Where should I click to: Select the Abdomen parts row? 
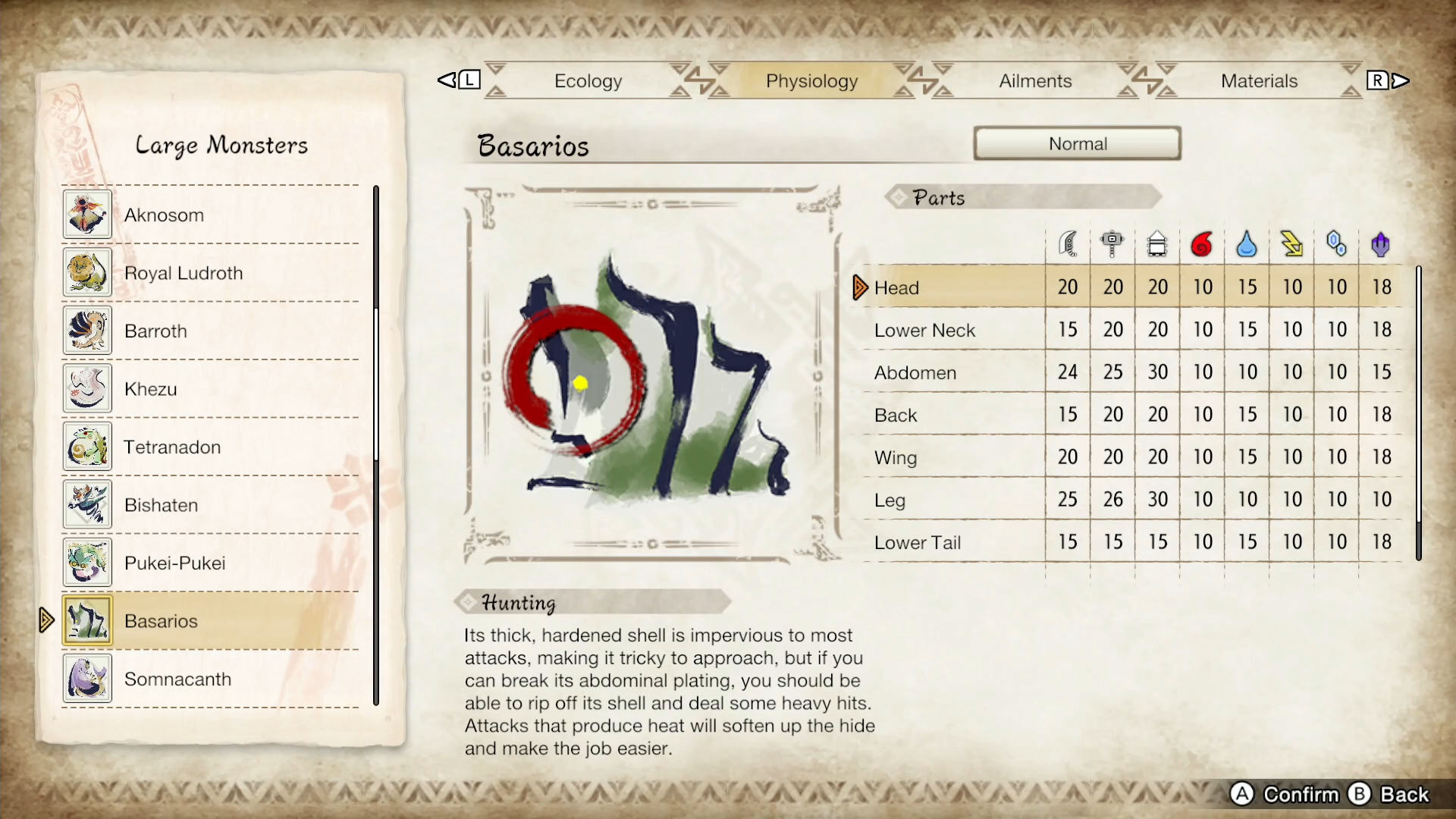click(915, 373)
